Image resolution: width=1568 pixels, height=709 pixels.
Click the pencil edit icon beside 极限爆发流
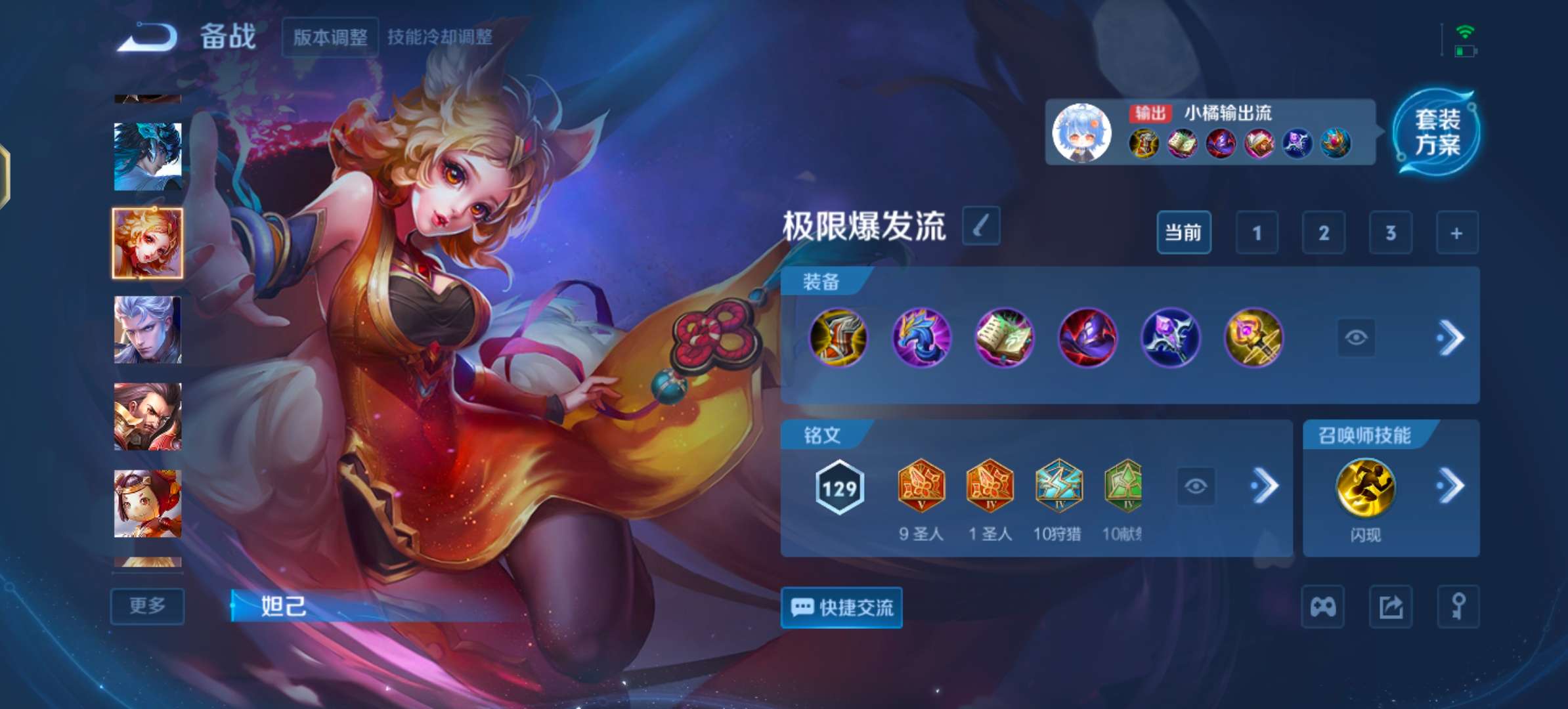pyautogui.click(x=978, y=226)
